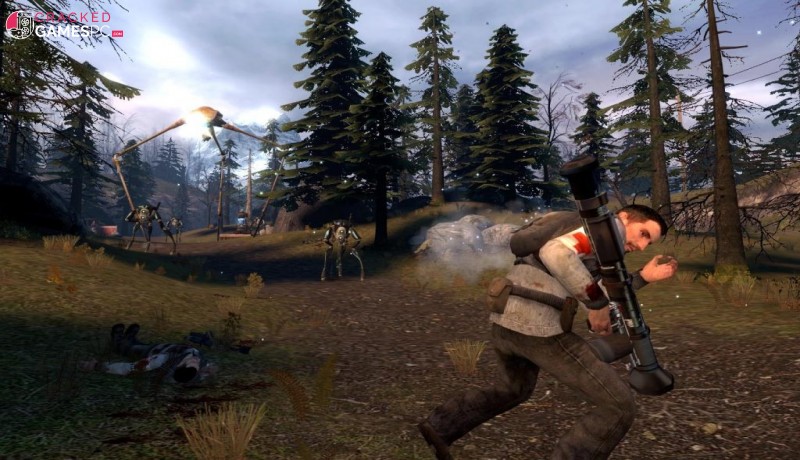Click the Cracked Games PC watermark logo
Screen dimensions: 800x460
[x=62, y=25]
